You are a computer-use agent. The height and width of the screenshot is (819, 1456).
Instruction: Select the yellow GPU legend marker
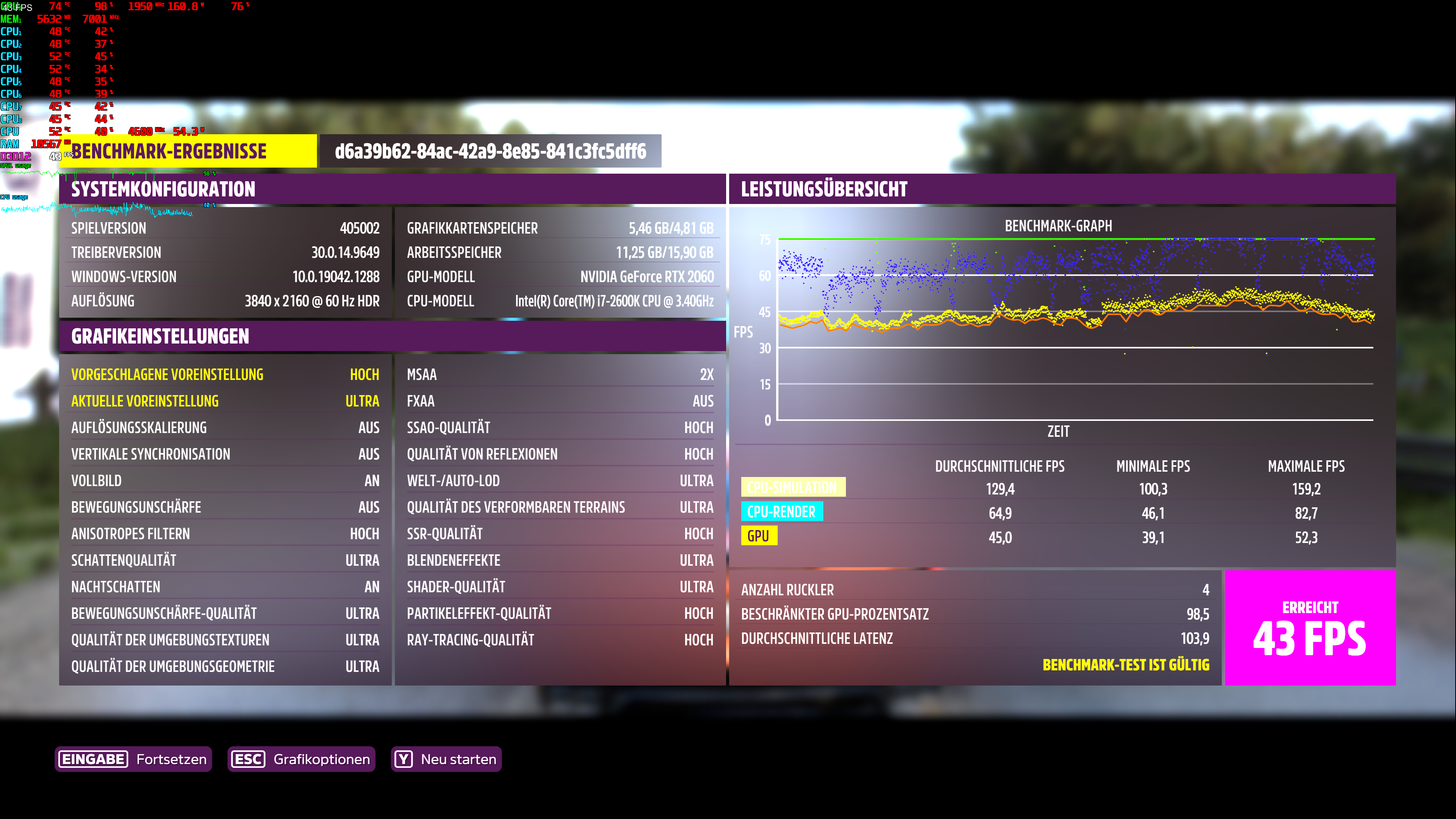(x=759, y=536)
